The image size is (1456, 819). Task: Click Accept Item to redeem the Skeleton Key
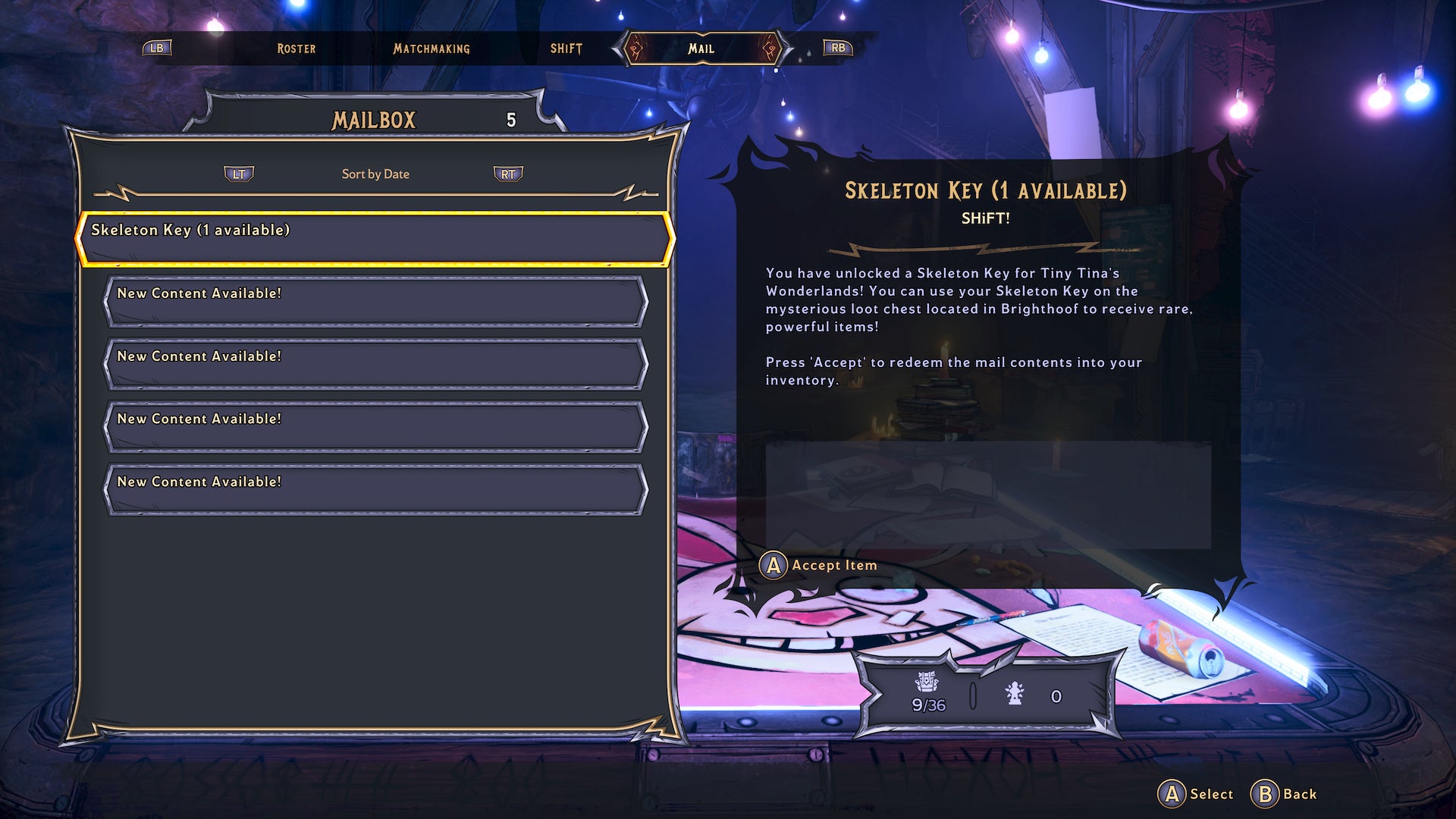[823, 566]
